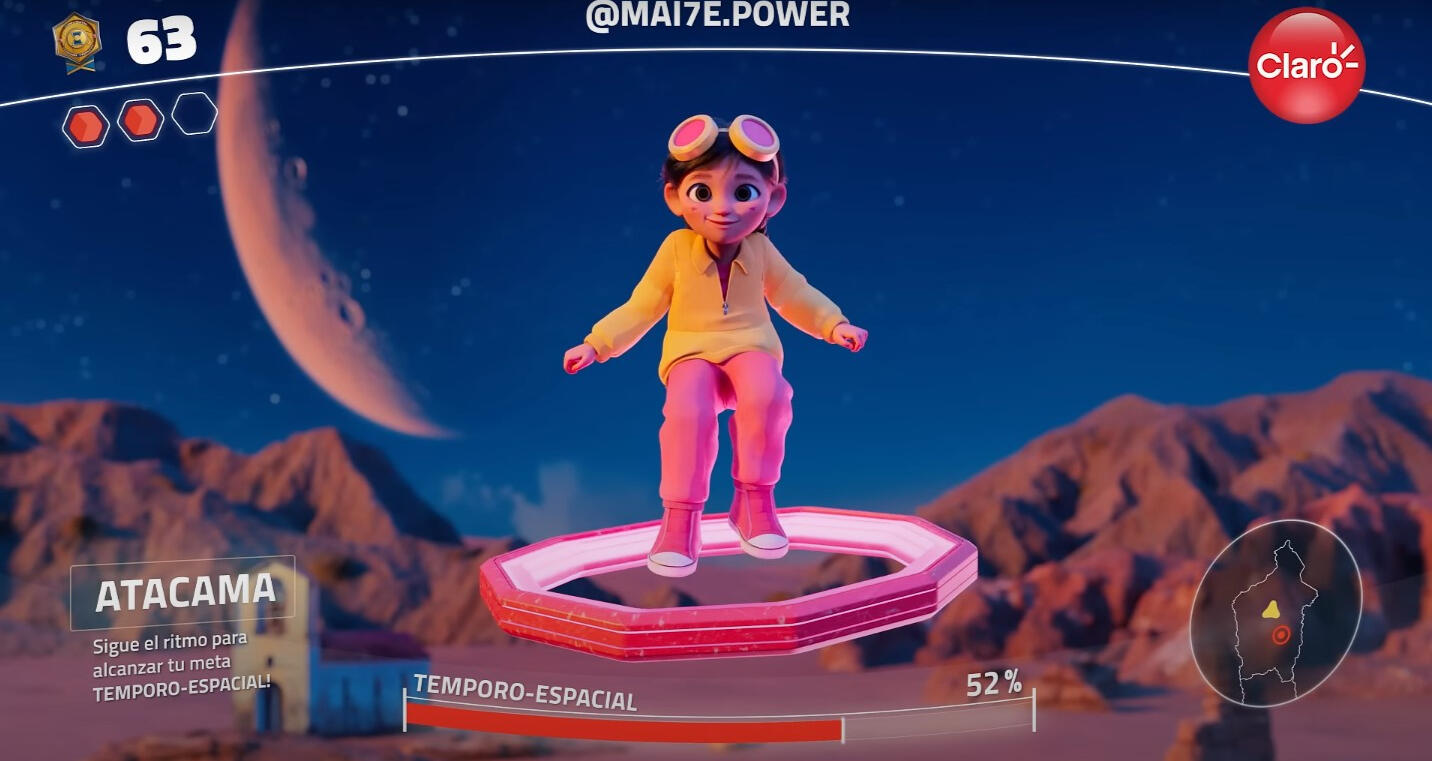Select the ATACAMA location panel
The width and height of the screenshot is (1432, 761).
coord(184,593)
